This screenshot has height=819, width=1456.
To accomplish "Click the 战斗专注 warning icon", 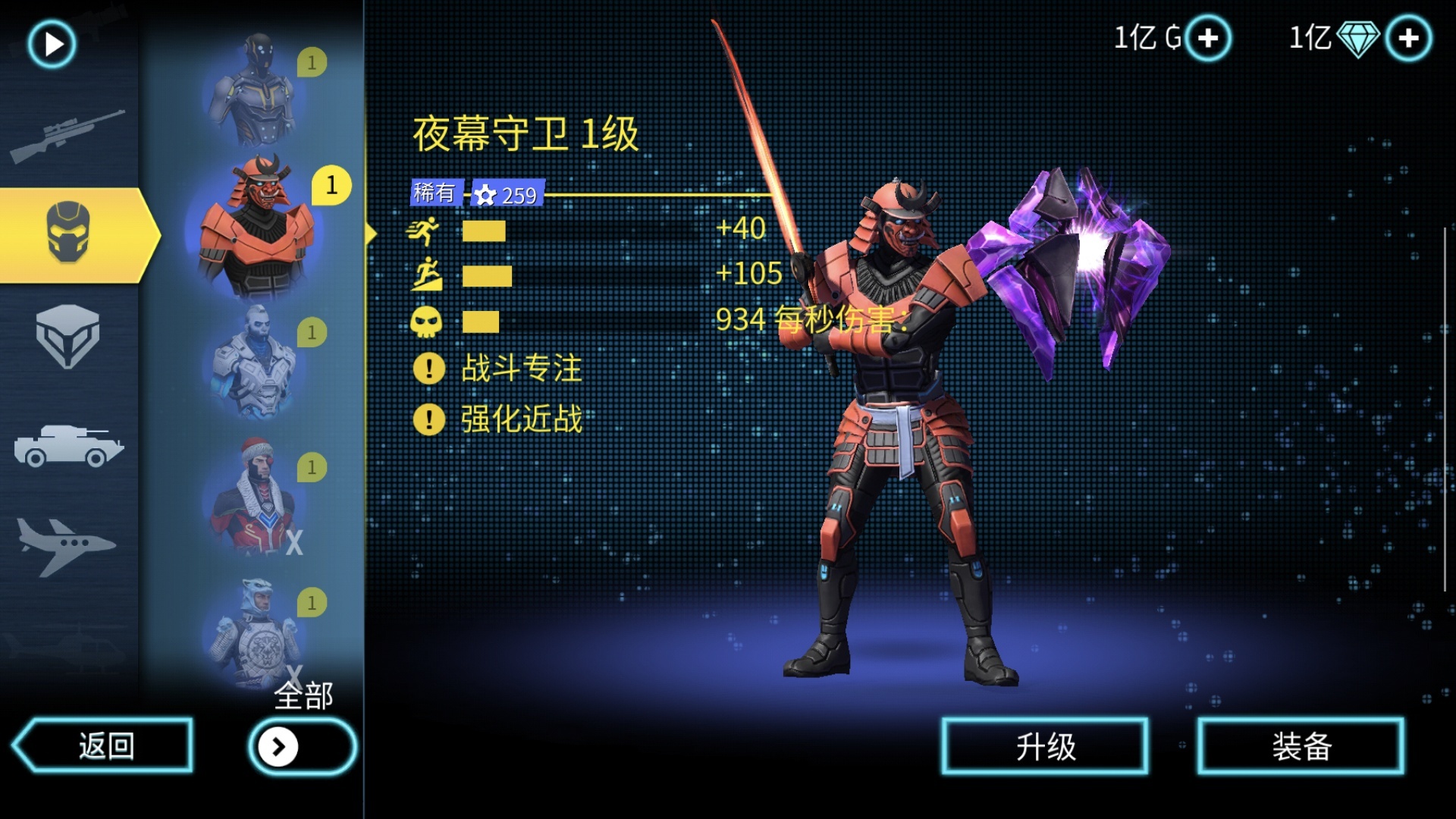I will coord(429,369).
